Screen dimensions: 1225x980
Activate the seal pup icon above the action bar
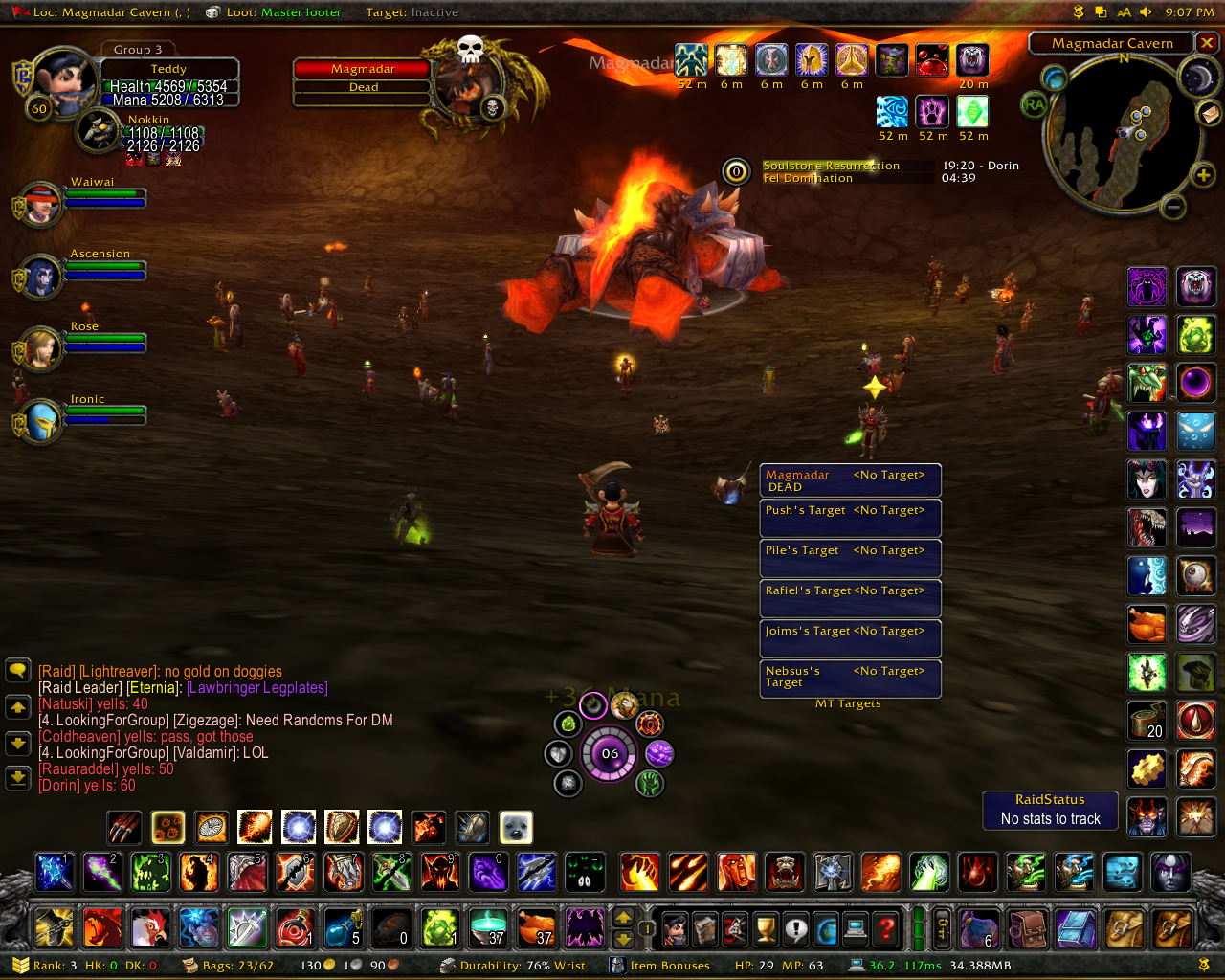pyautogui.click(x=516, y=828)
